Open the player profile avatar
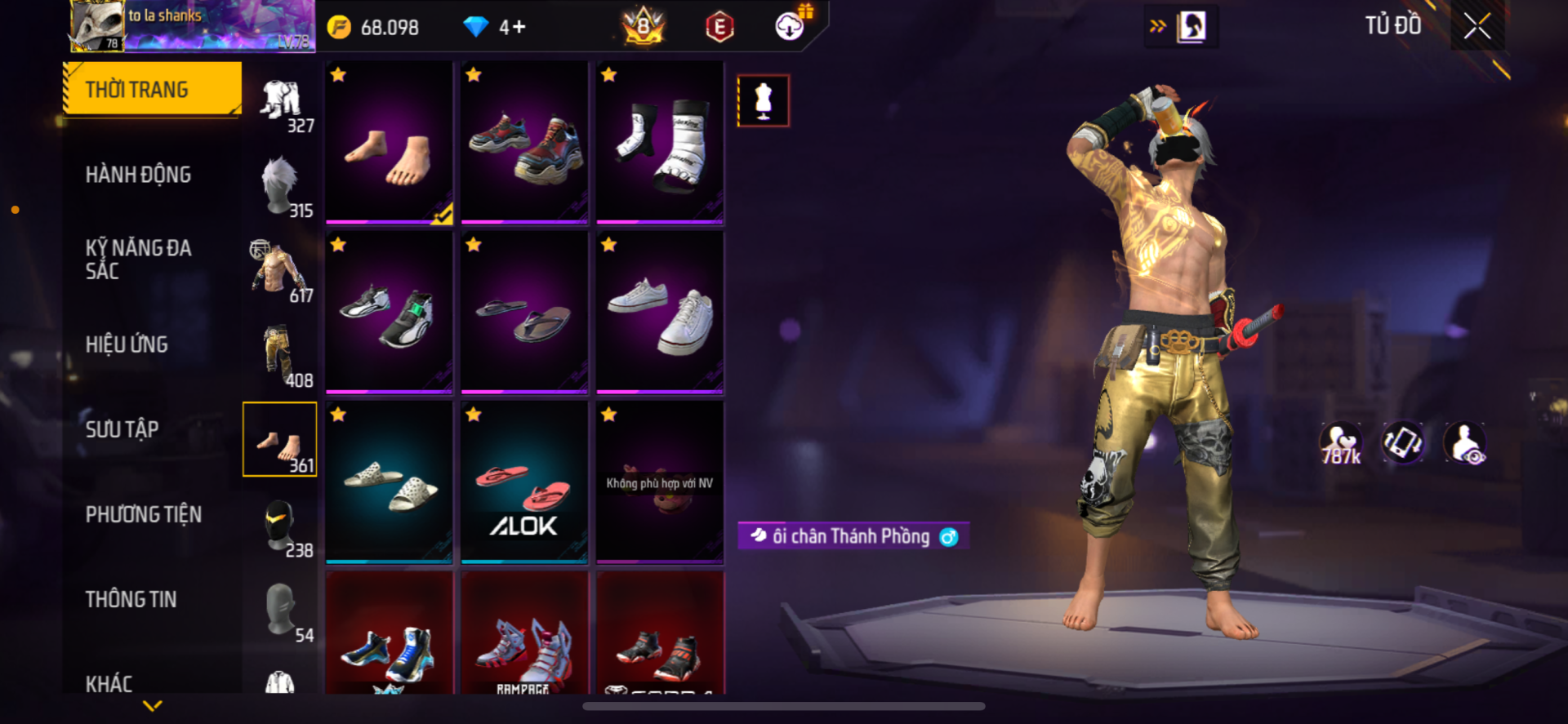Viewport: 1568px width, 724px height. (x=98, y=26)
